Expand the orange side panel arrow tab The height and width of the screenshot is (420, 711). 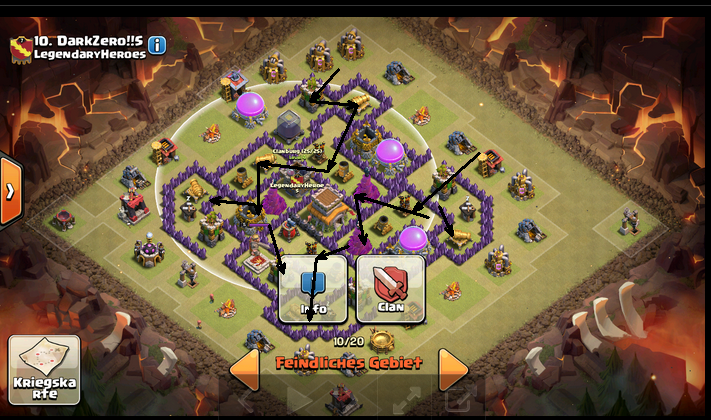[10, 190]
